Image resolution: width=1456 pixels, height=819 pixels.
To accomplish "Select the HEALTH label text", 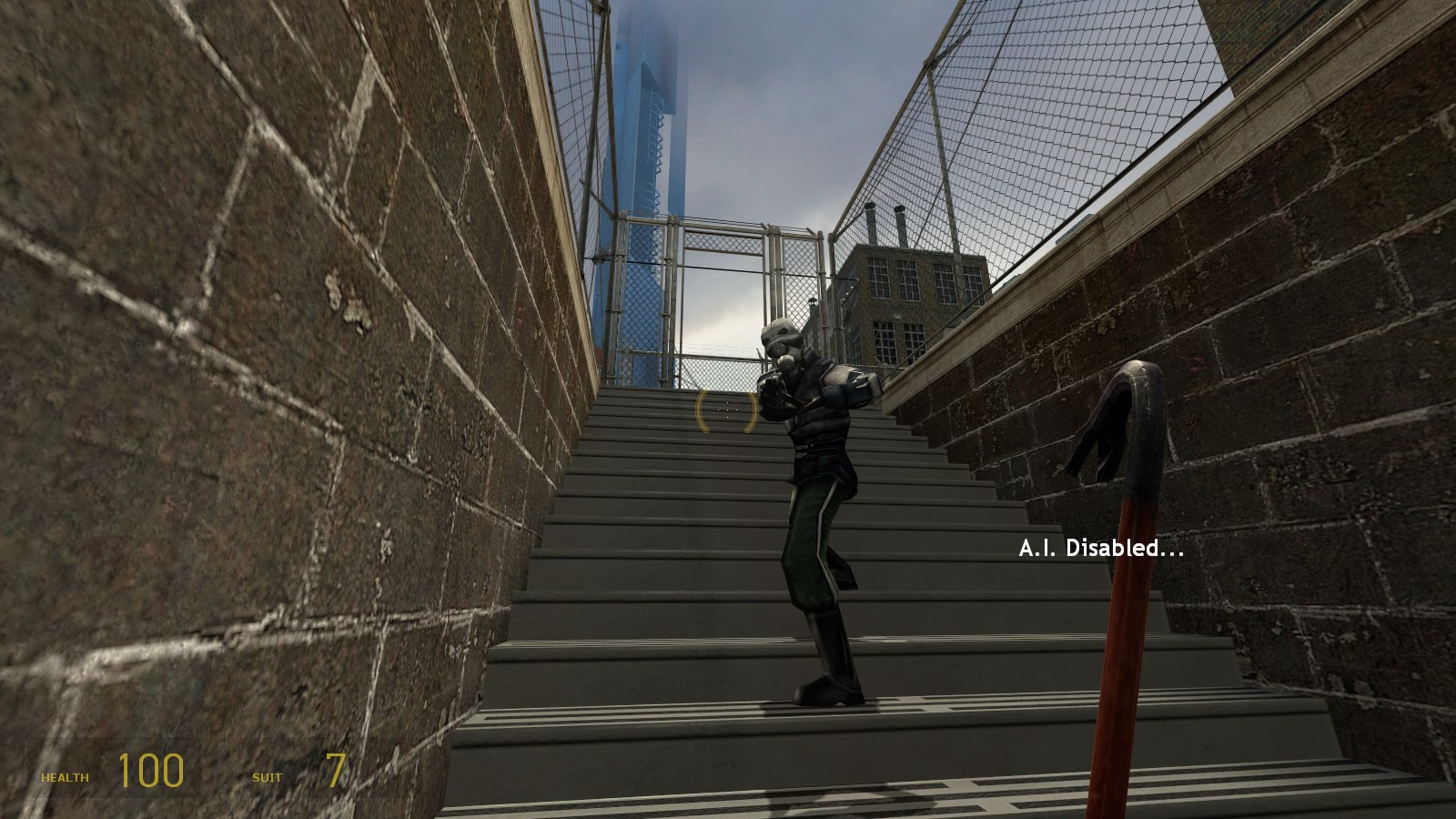I will point(64,778).
